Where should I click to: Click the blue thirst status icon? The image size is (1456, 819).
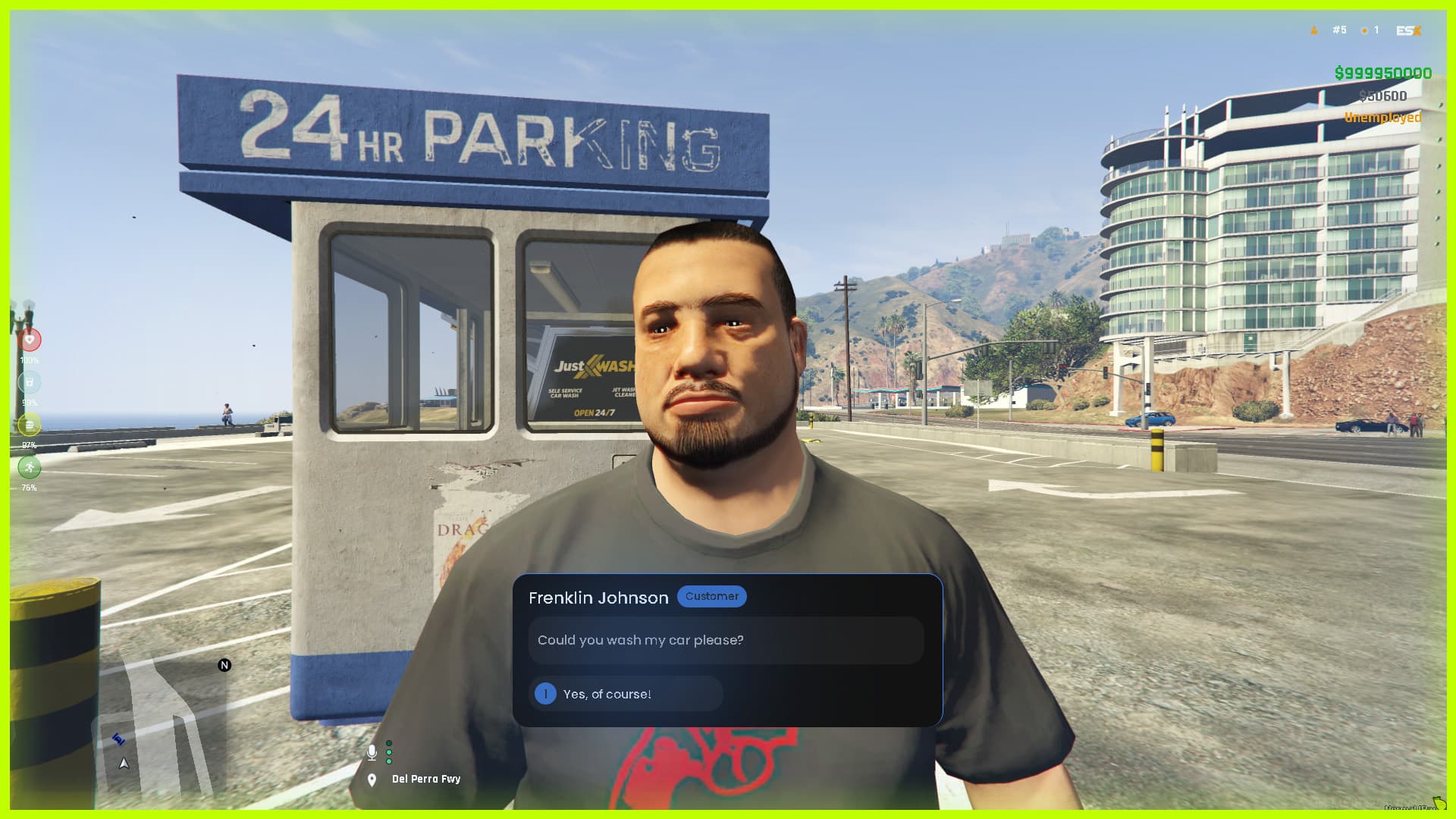tap(30, 382)
